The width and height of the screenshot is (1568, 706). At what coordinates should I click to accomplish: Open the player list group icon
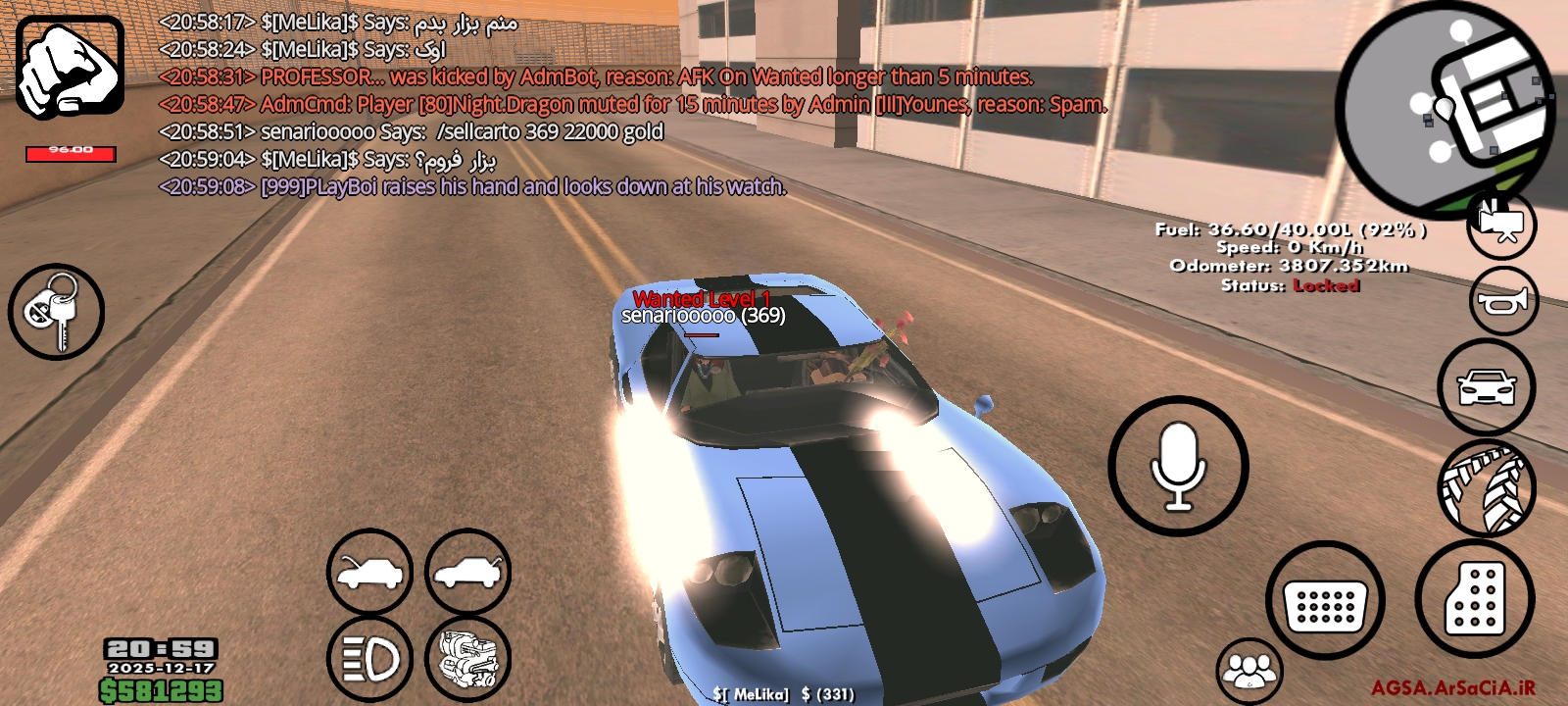click(x=1249, y=670)
